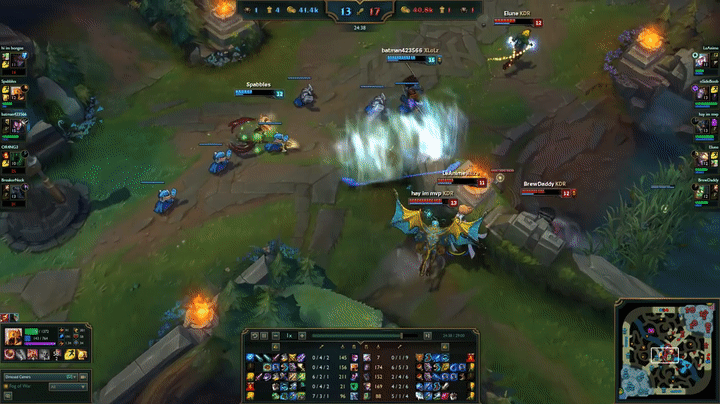Screen dimensions: 720x404
Task: Select Eluna's portrait in the team list
Action: coord(701,158)
